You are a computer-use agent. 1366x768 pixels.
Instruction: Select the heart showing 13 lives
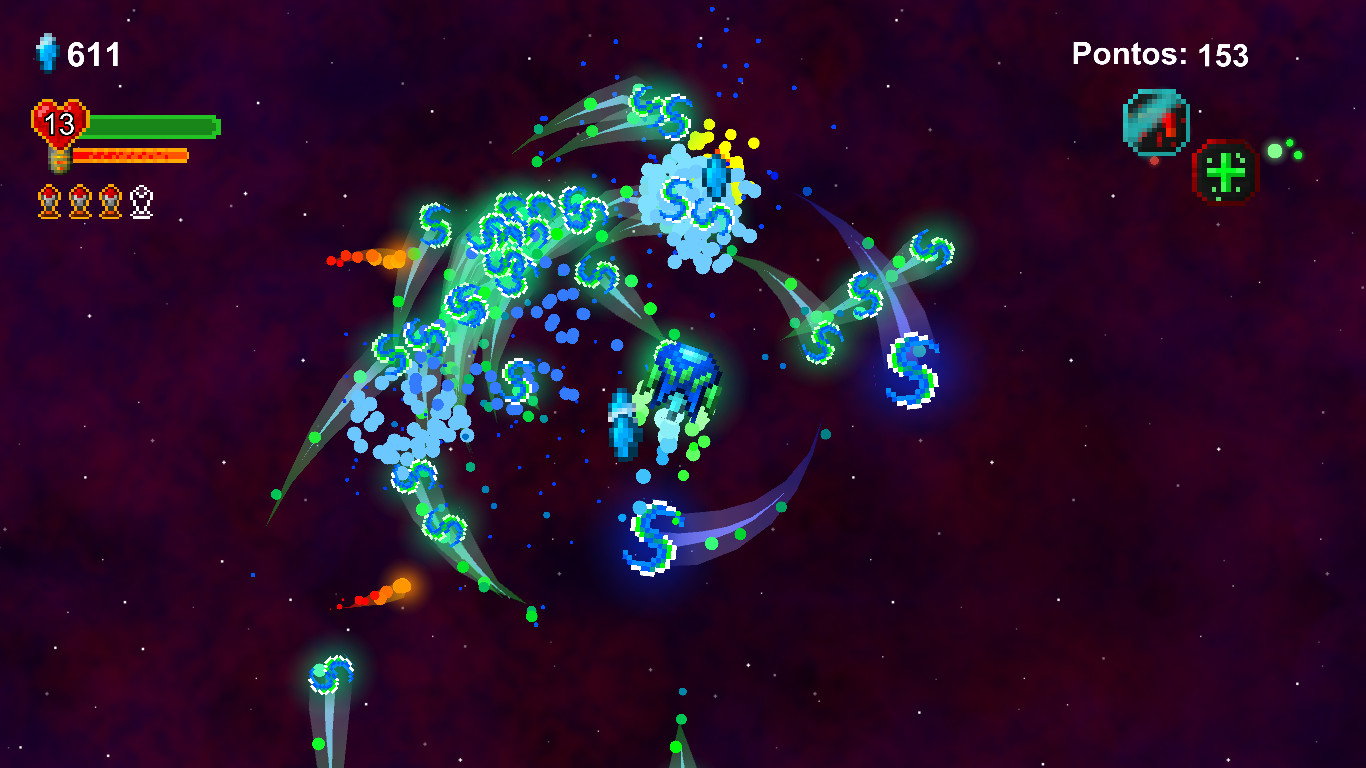point(60,122)
